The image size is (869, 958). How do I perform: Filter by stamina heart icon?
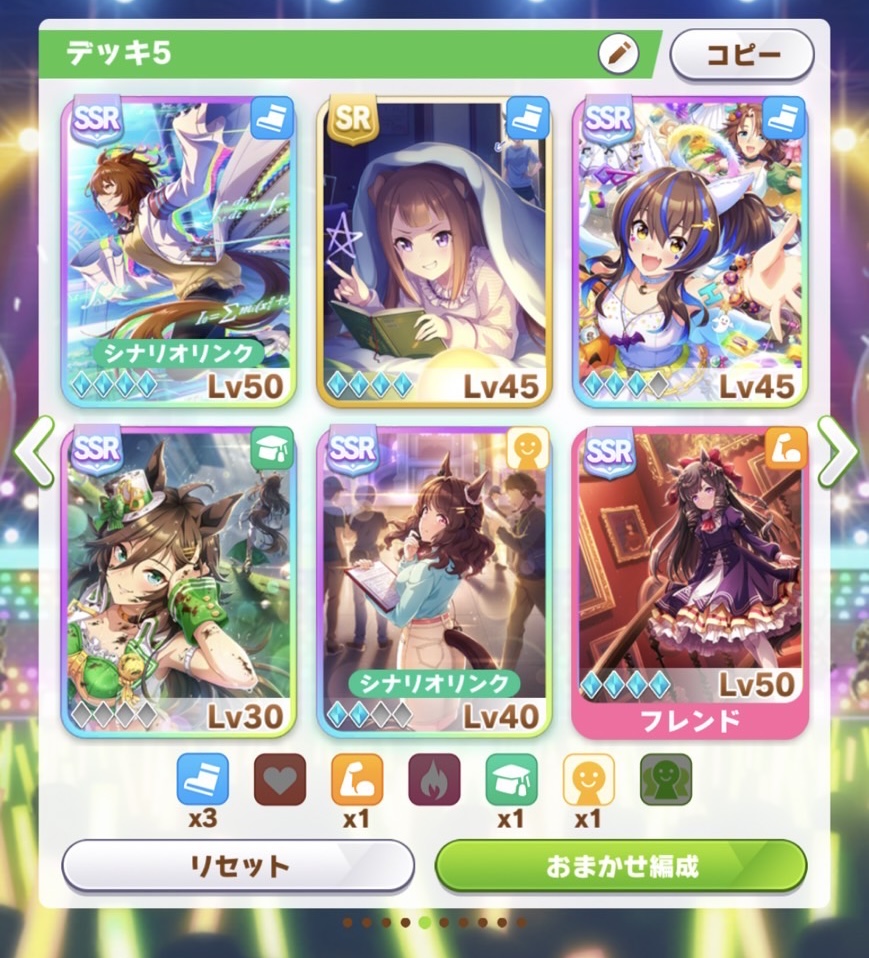click(x=280, y=779)
